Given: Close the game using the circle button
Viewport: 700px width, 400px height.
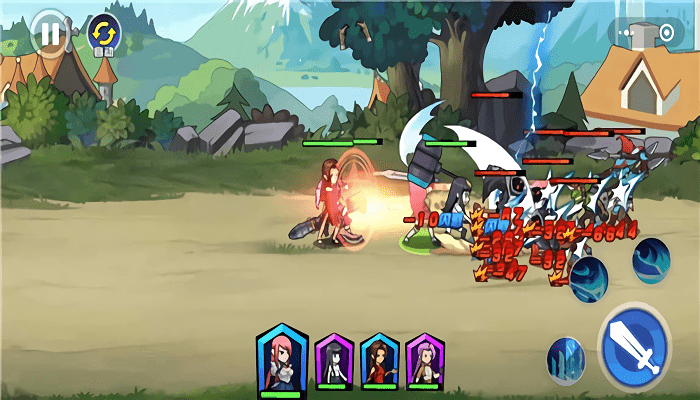Looking at the screenshot, I should (665, 32).
